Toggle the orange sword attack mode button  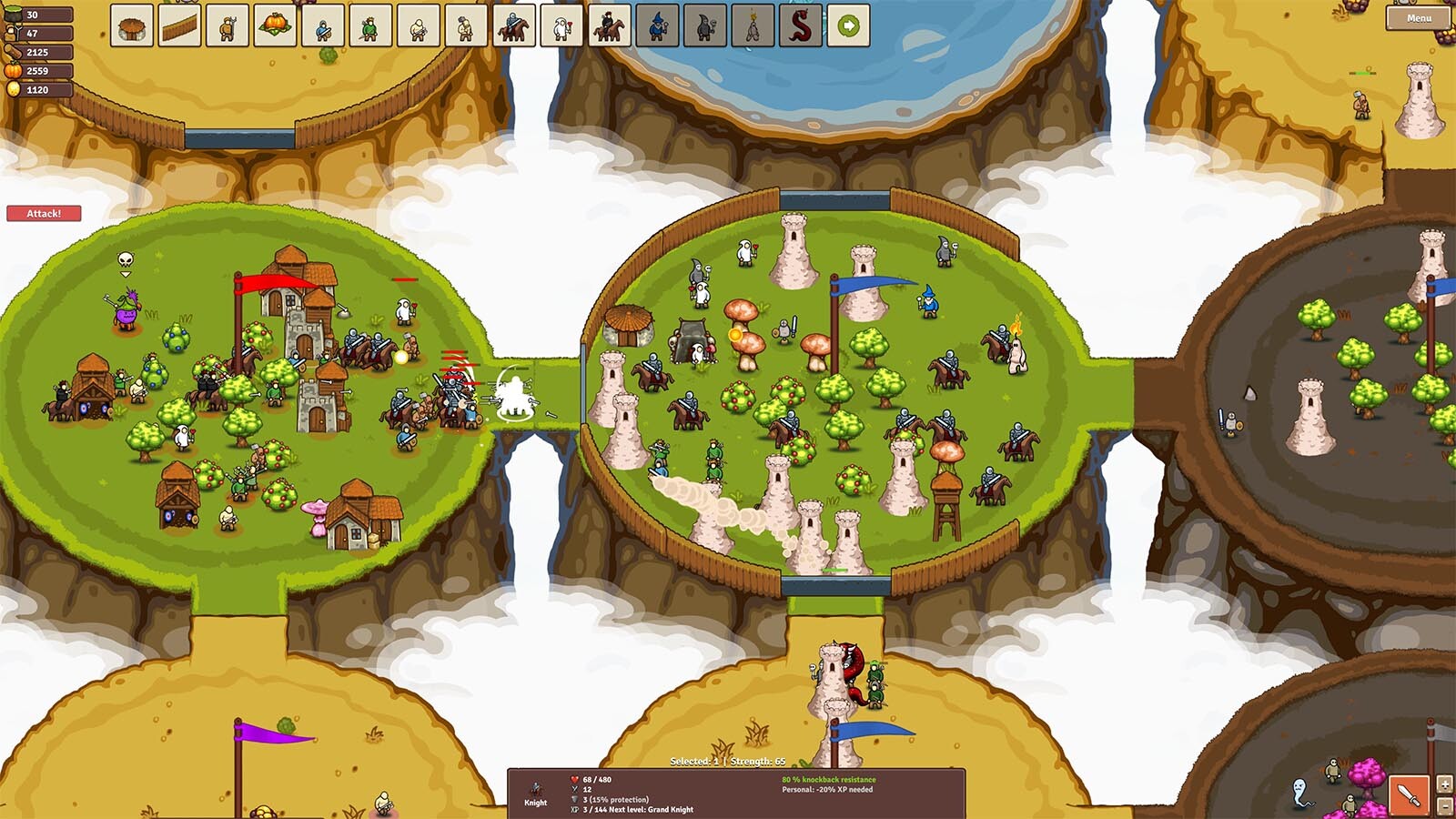click(1409, 794)
